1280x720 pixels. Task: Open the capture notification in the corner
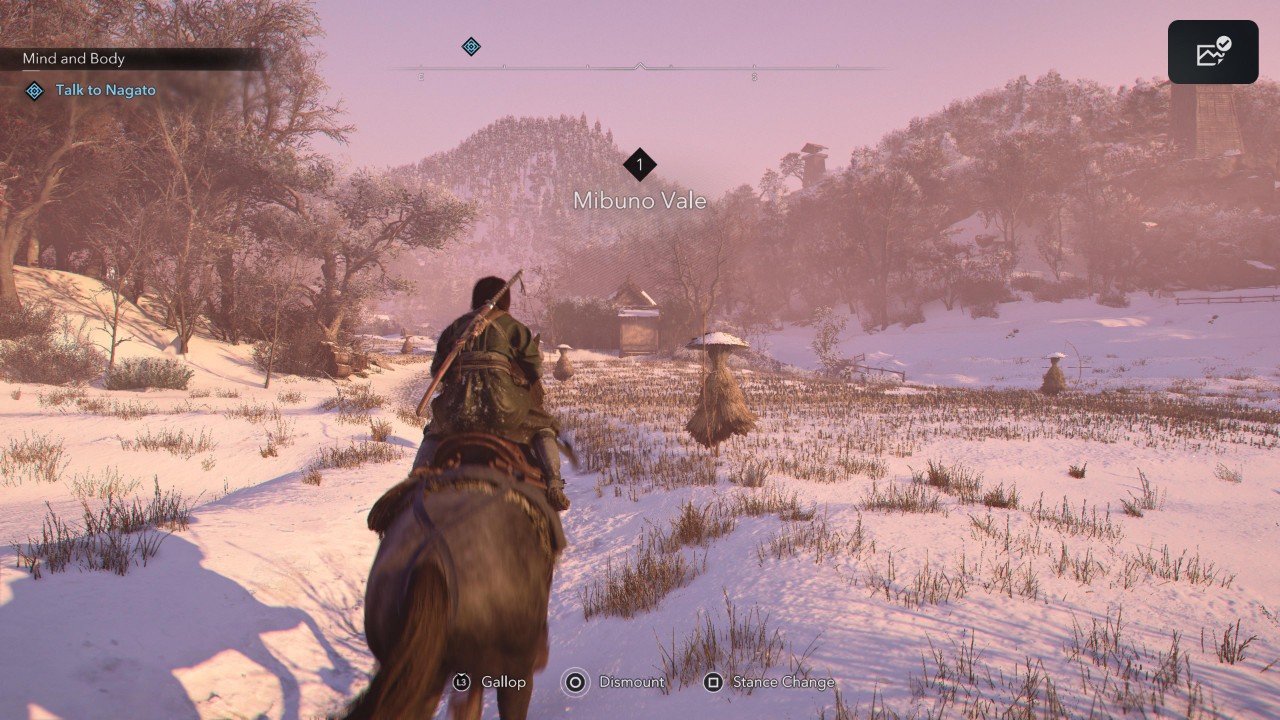pyautogui.click(x=1213, y=52)
